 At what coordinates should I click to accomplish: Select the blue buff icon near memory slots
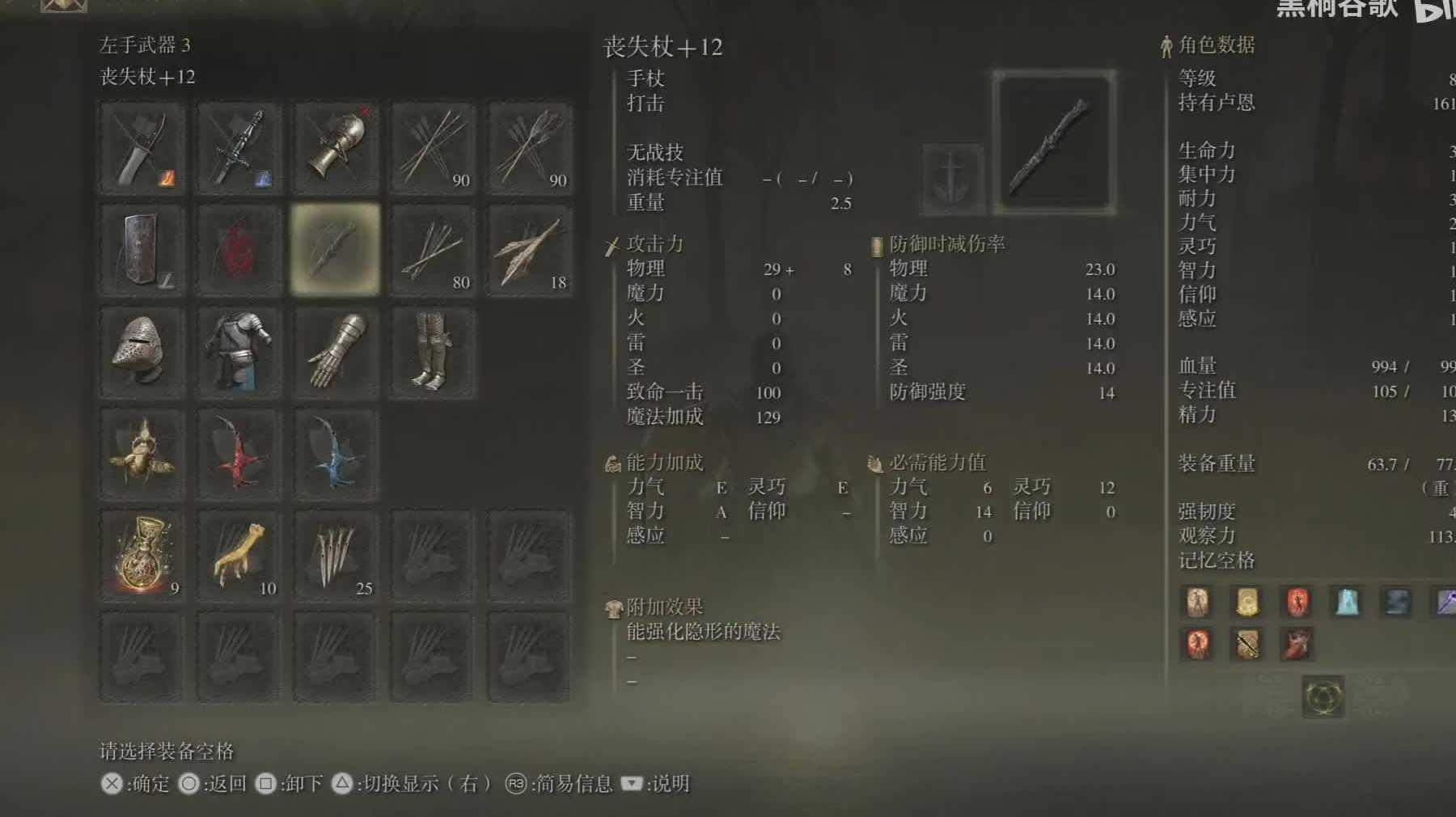(1346, 603)
